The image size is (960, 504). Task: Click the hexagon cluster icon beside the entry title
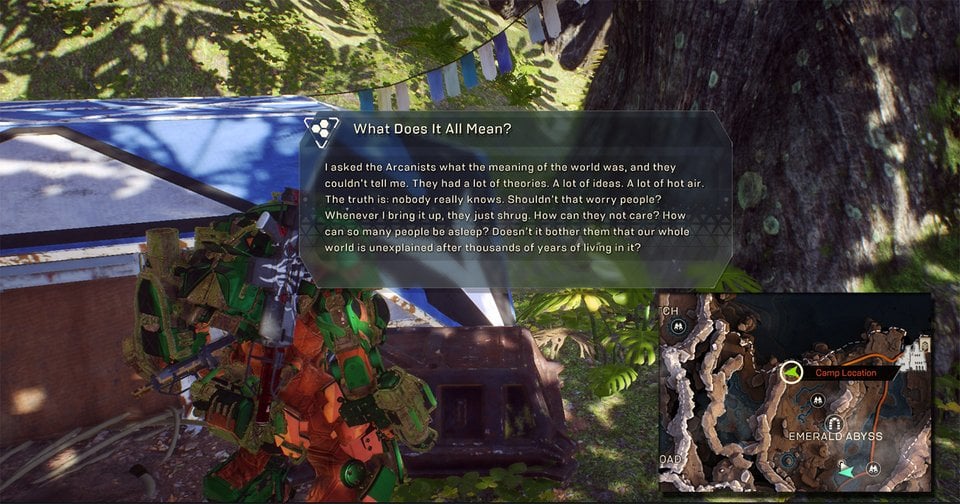tap(322, 129)
